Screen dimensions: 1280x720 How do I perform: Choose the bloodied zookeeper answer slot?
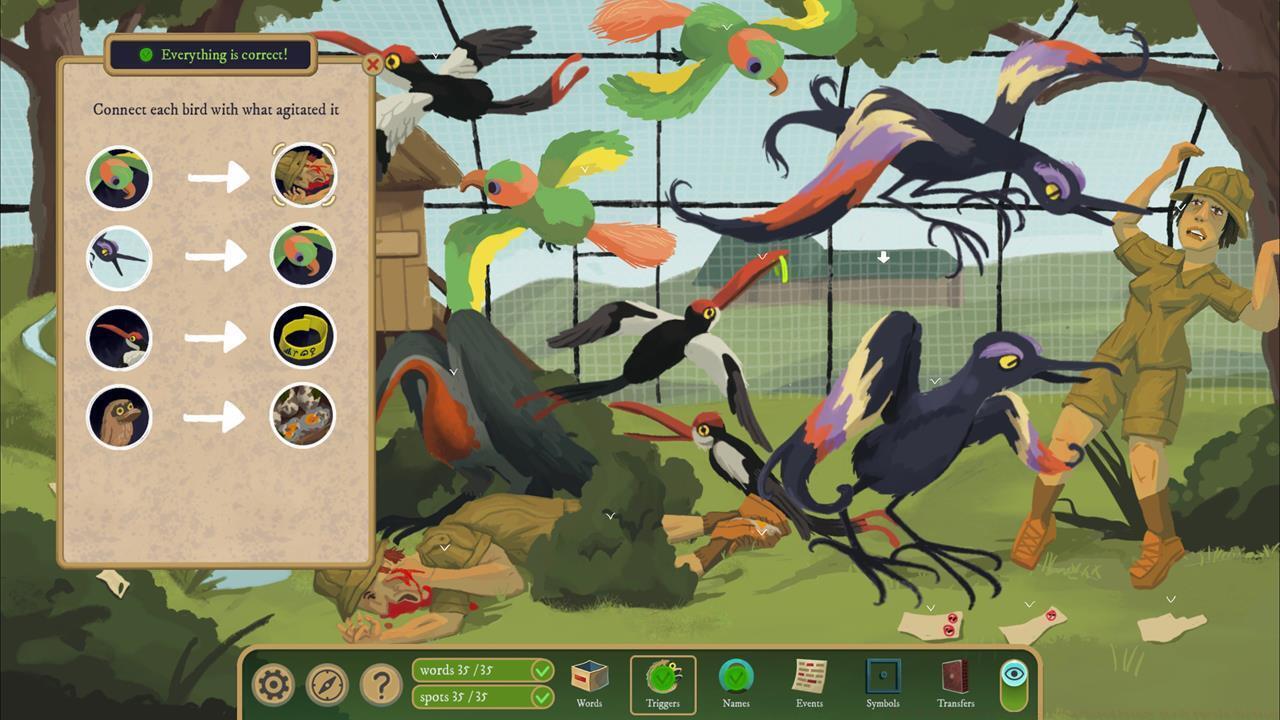pos(304,175)
